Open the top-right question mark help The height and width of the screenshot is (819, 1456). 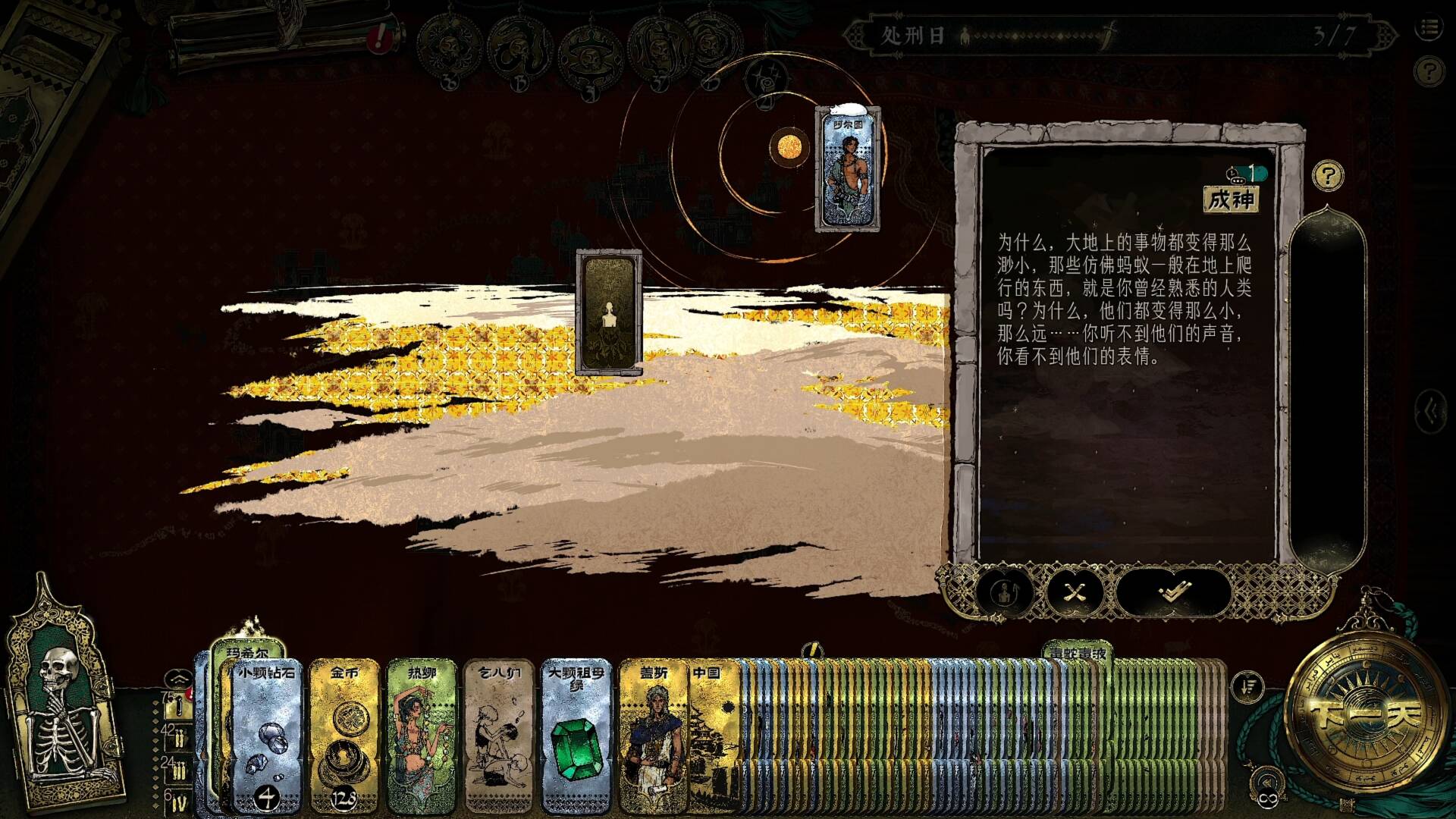pos(1429,72)
